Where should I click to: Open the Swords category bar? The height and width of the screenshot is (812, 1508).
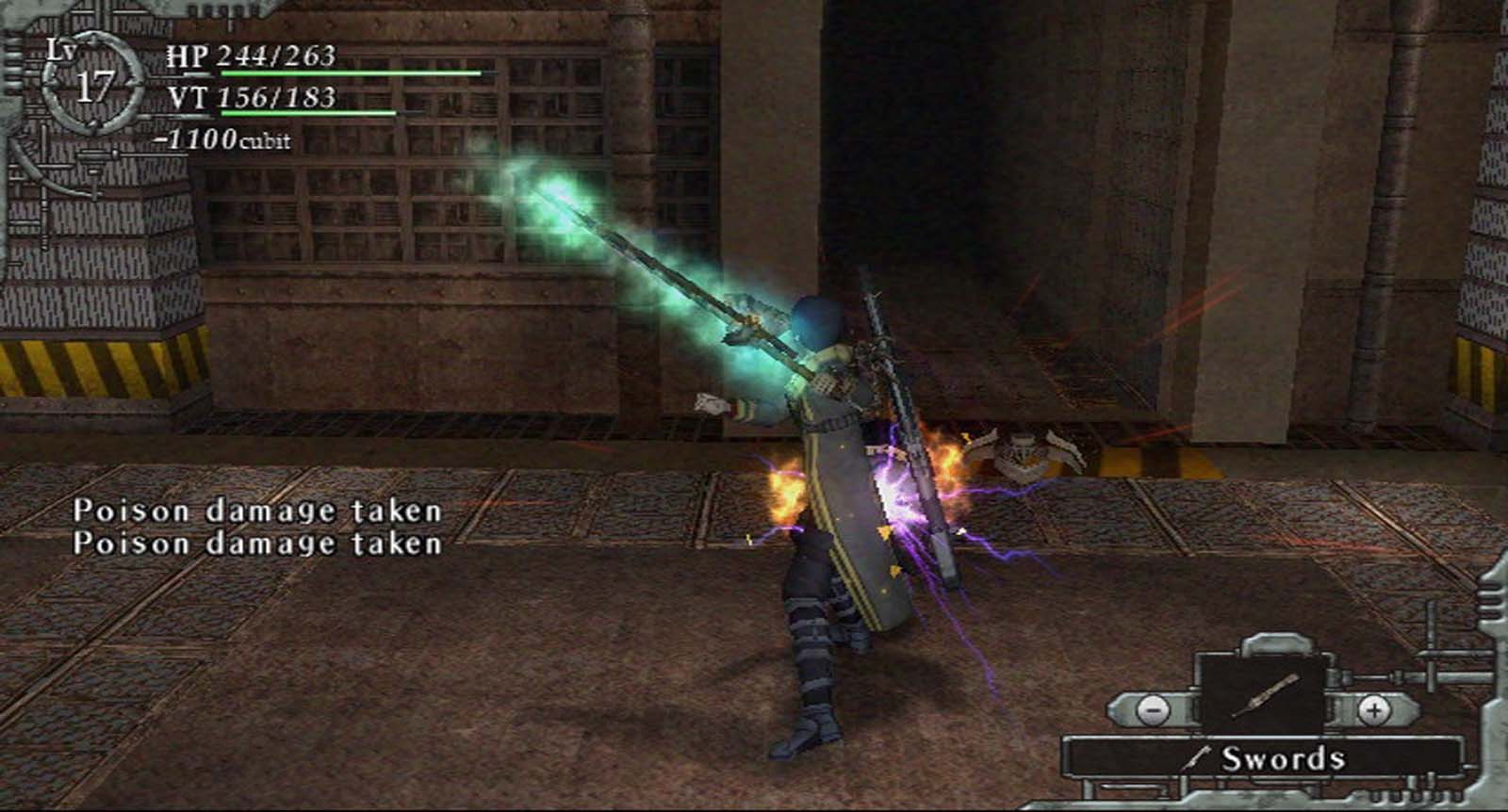point(1268,754)
